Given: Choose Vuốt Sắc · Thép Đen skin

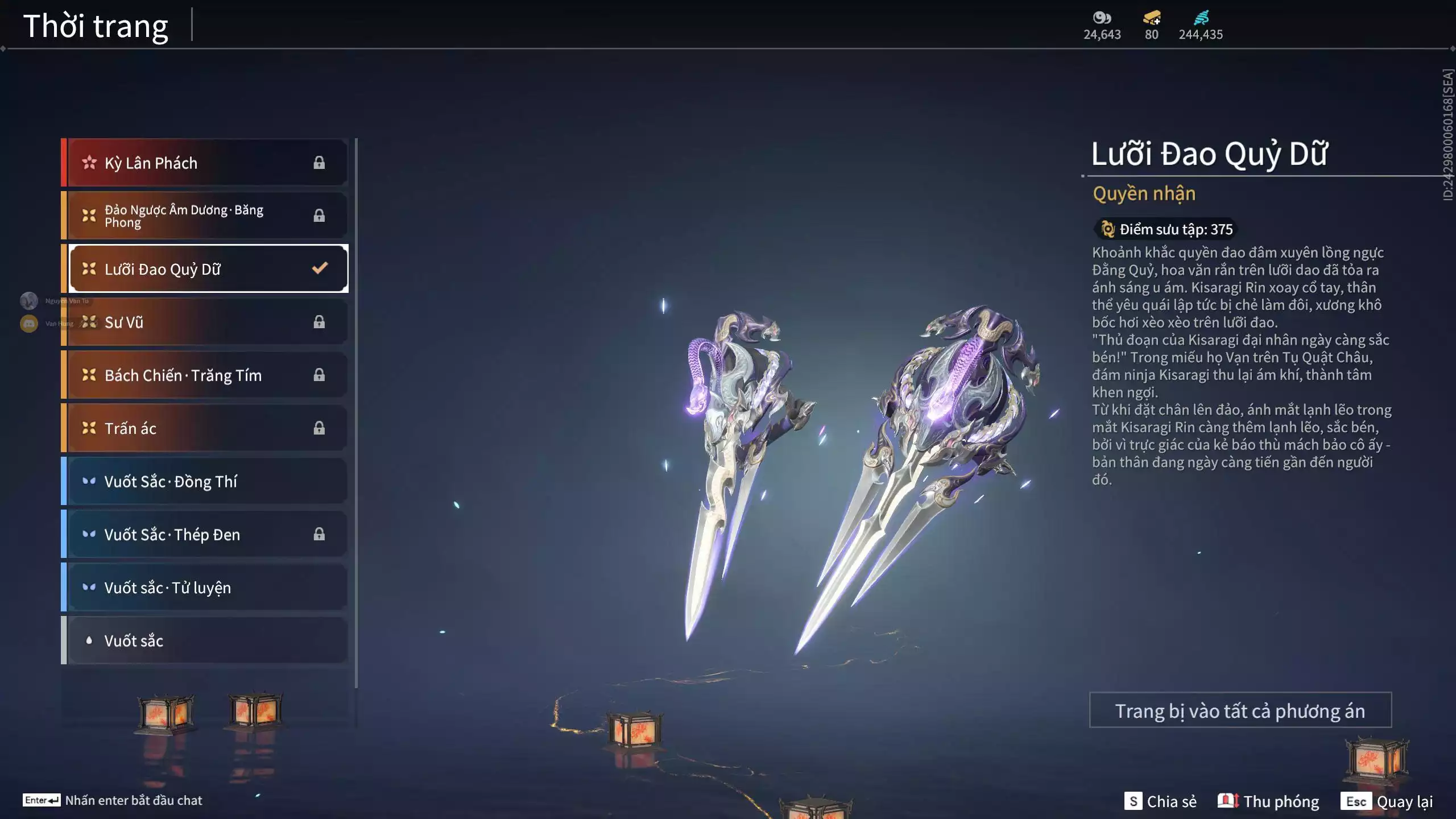Looking at the screenshot, I should 205,534.
